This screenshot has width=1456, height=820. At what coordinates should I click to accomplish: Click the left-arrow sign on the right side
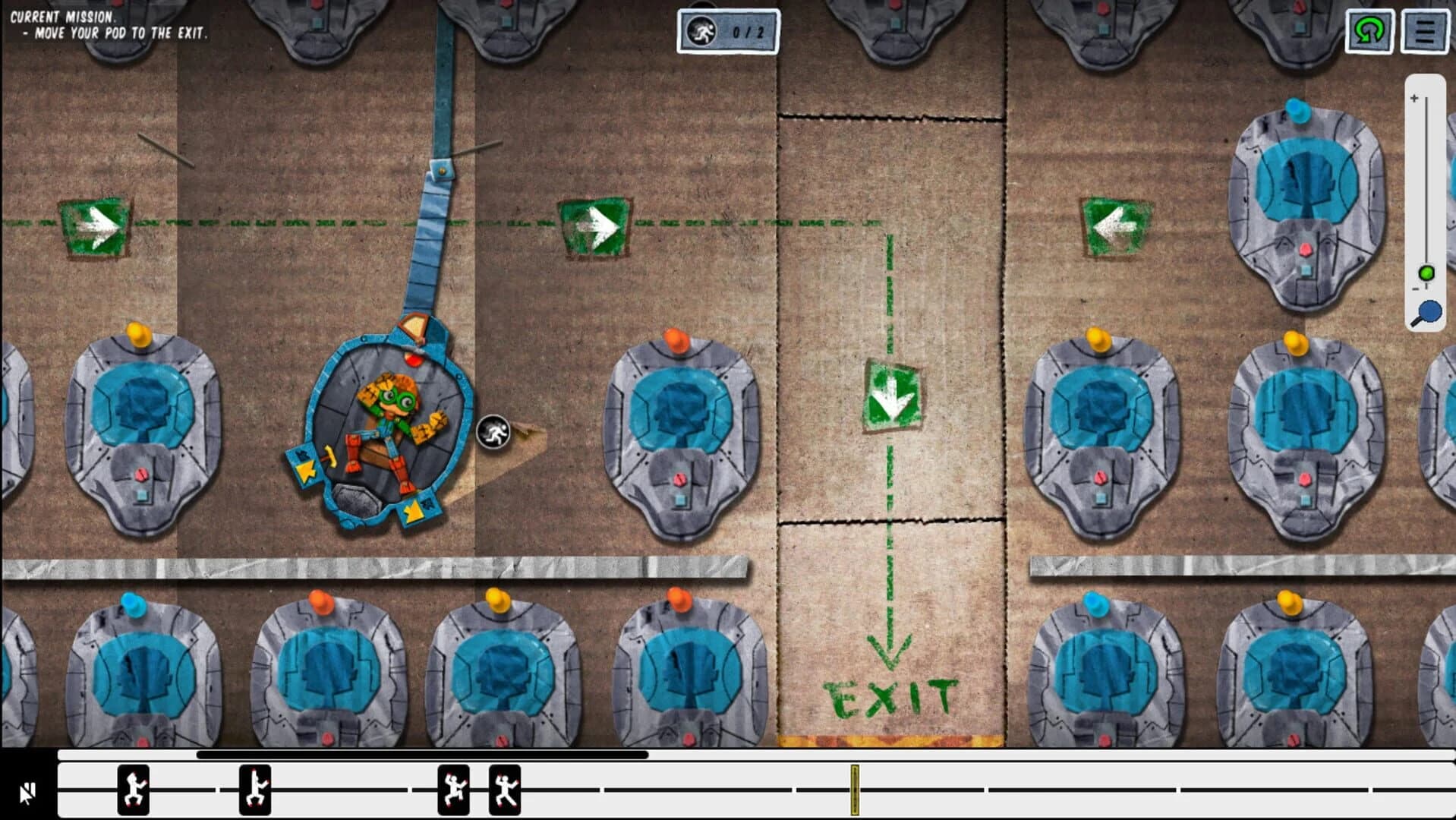point(1114,225)
